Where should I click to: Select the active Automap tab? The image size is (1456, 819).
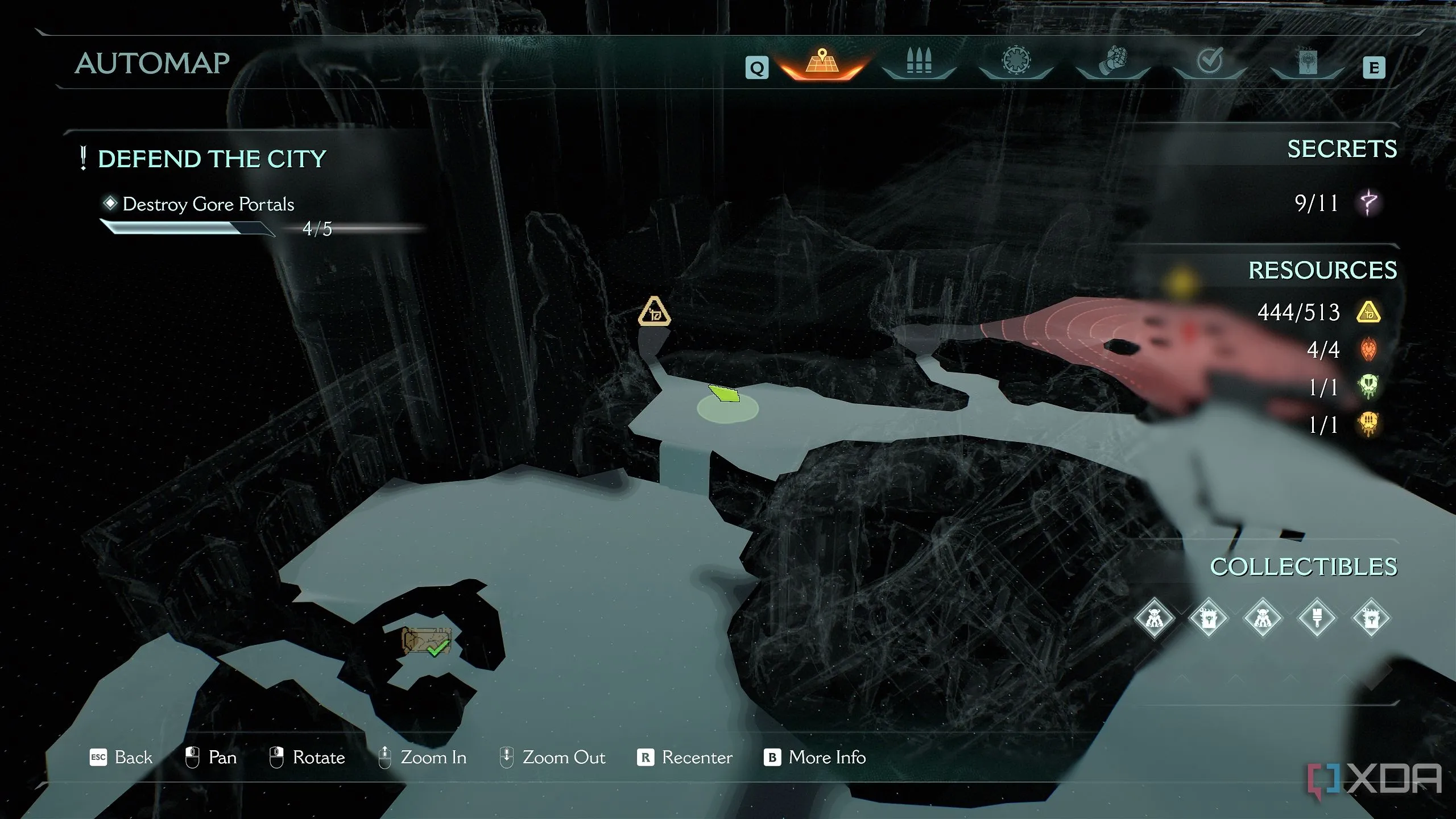822,61
